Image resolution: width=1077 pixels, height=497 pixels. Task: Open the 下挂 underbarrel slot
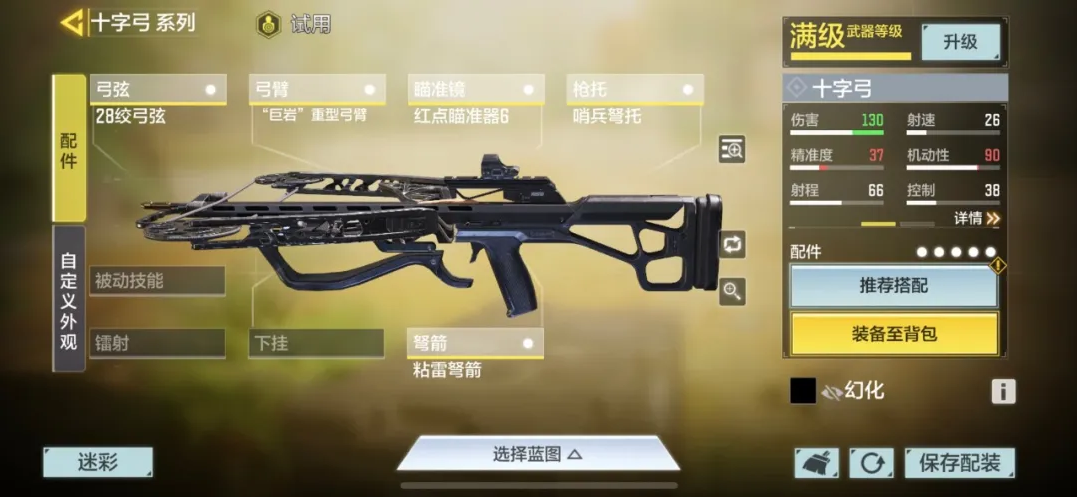[316, 343]
